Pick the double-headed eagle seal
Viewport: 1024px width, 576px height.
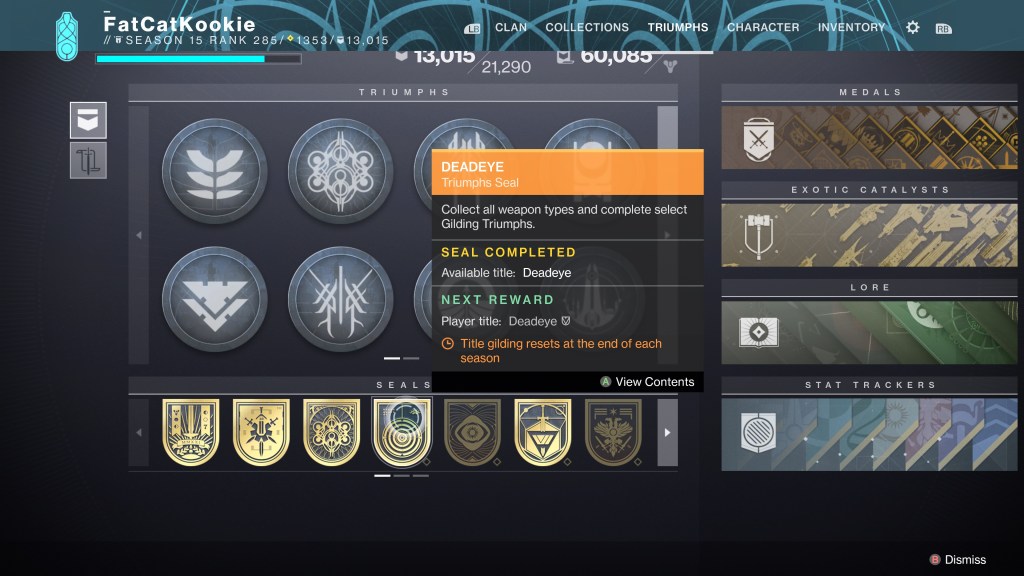coord(613,431)
